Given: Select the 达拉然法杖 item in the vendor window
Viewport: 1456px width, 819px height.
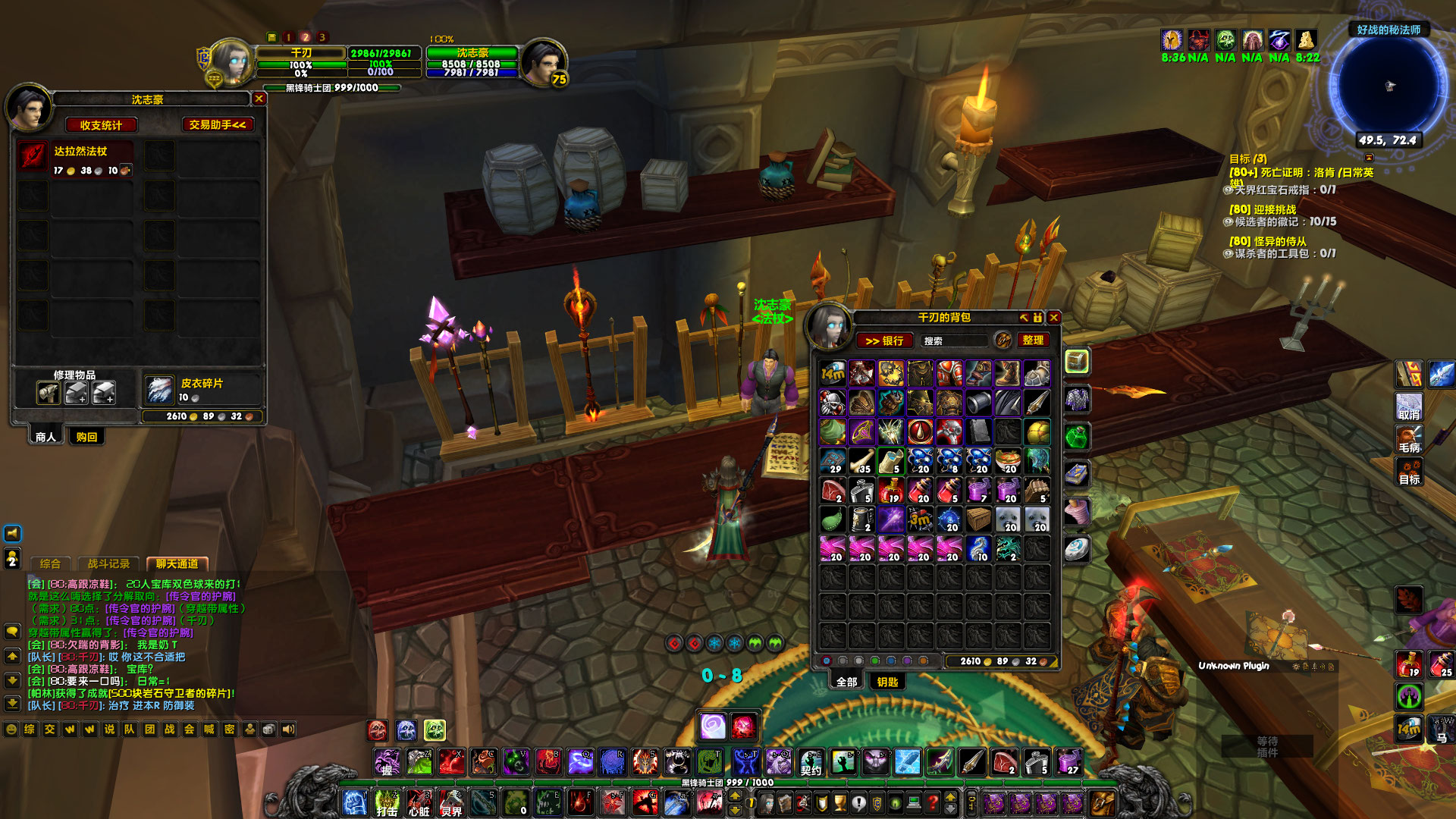Looking at the screenshot, I should click(32, 155).
